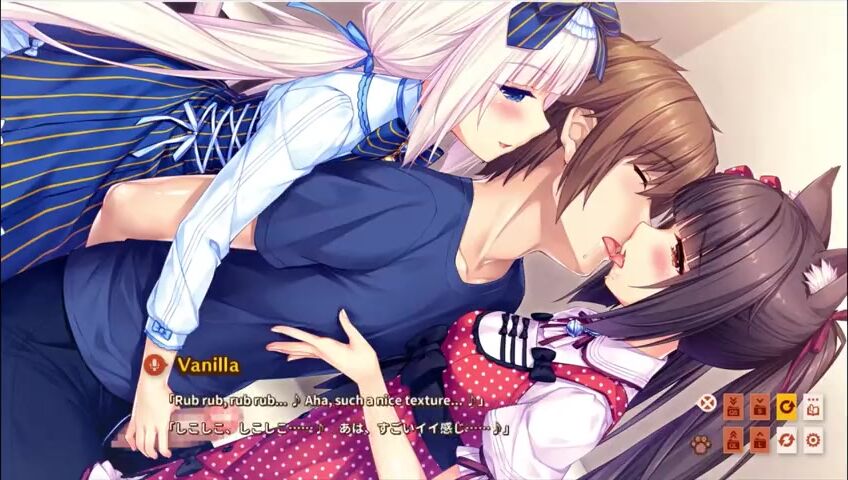Image resolution: width=848 pixels, height=480 pixels.
Task: Open the Quick Save (QS) button
Action: tap(733, 405)
